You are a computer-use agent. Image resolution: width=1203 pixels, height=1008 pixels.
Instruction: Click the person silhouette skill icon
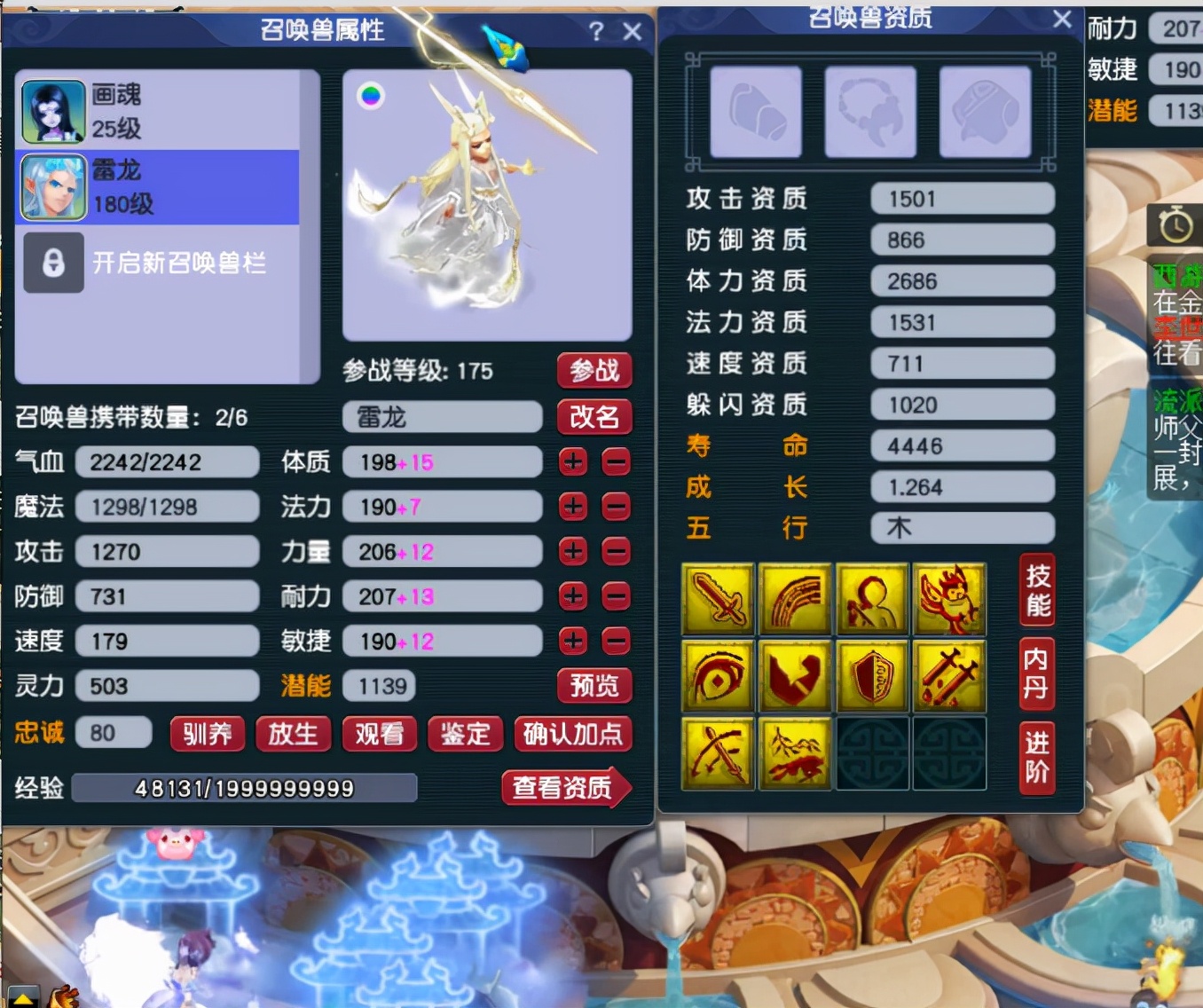872,599
